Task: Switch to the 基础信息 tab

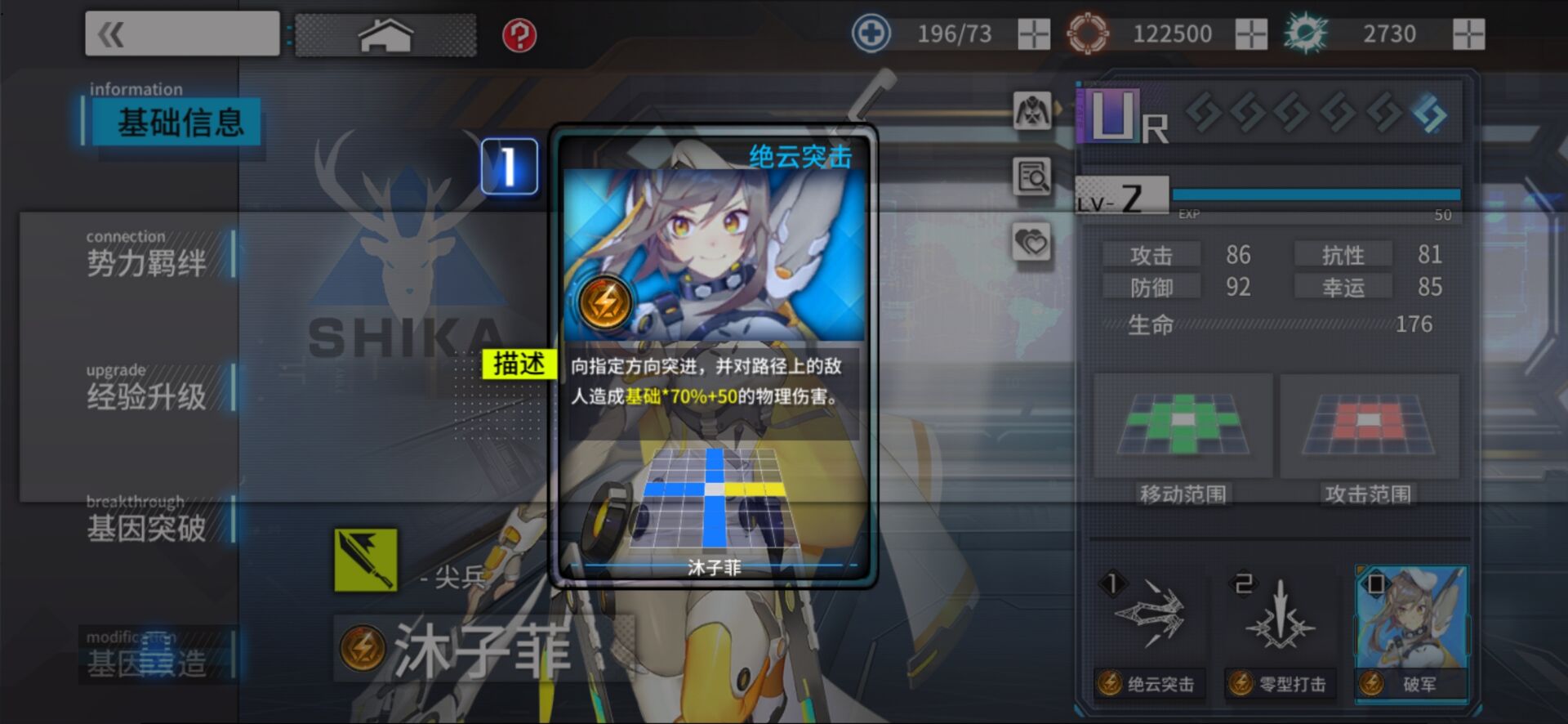Action: pyautogui.click(x=180, y=123)
